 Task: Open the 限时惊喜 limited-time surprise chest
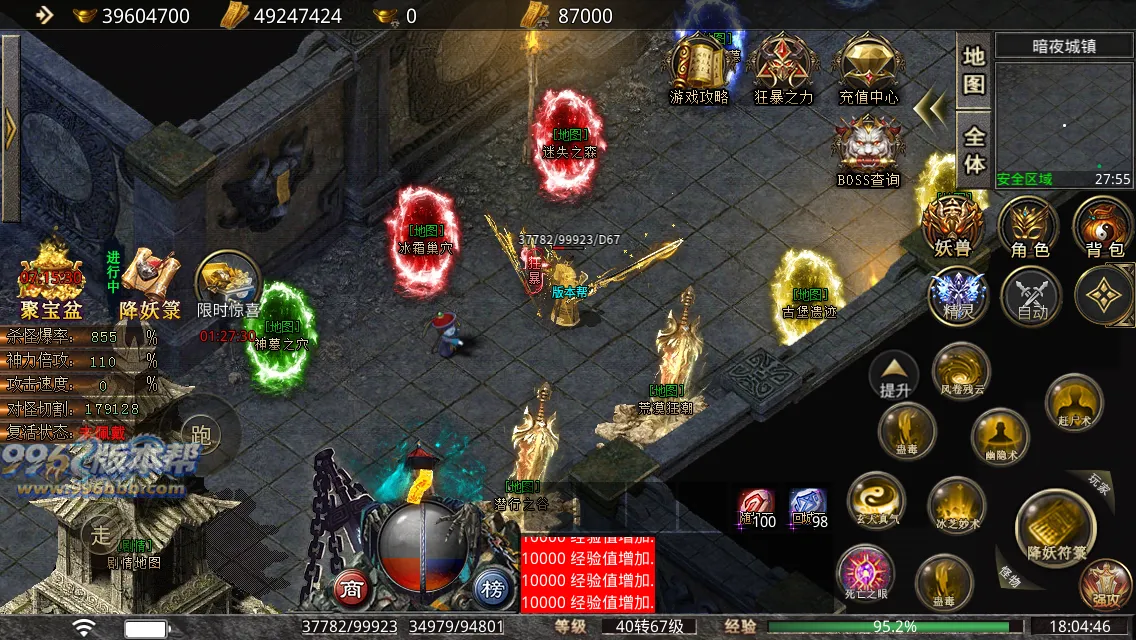(x=228, y=285)
